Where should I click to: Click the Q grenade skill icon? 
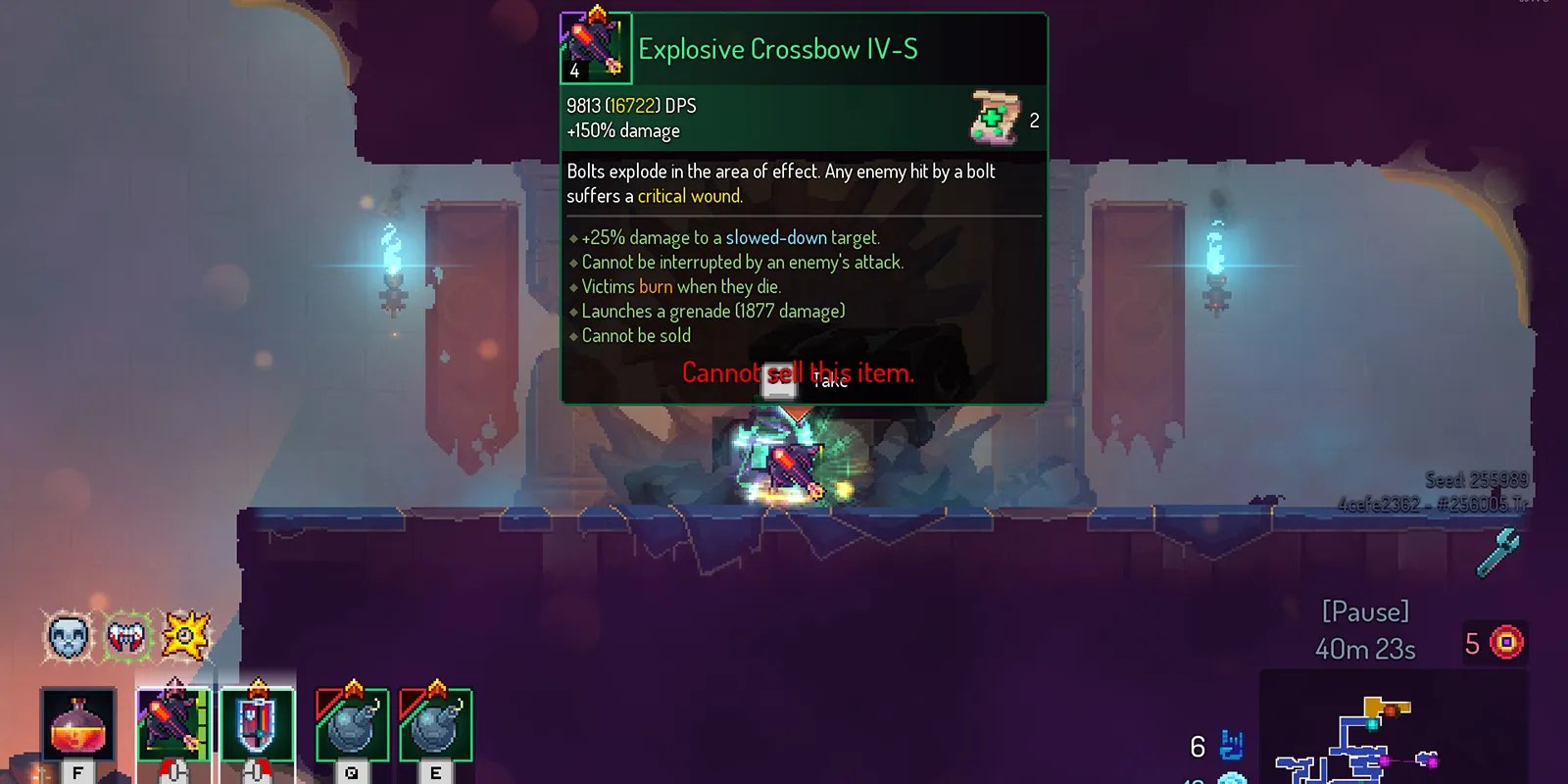point(353,725)
